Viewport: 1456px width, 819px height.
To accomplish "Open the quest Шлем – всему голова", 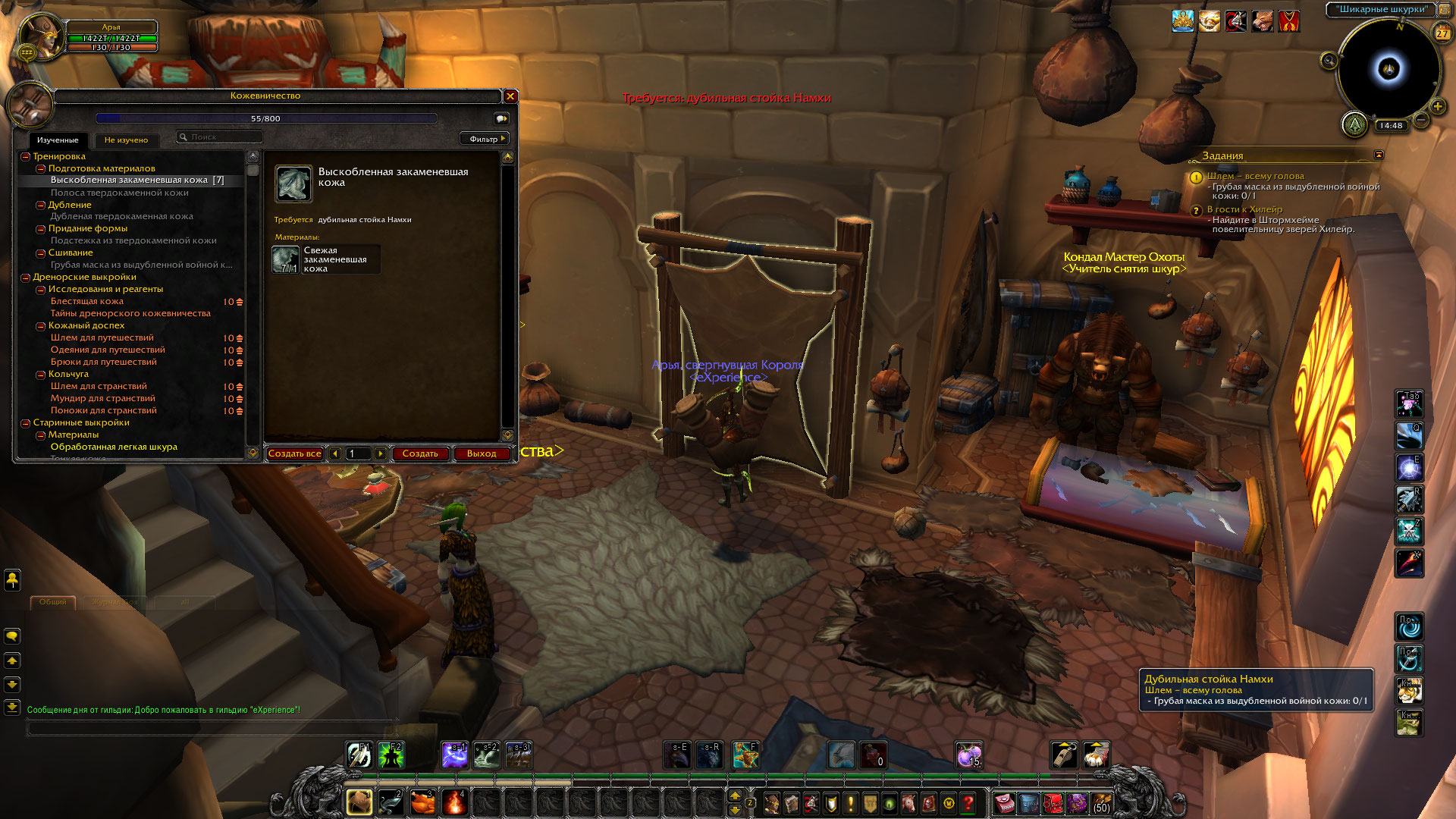I will pyautogui.click(x=1255, y=176).
